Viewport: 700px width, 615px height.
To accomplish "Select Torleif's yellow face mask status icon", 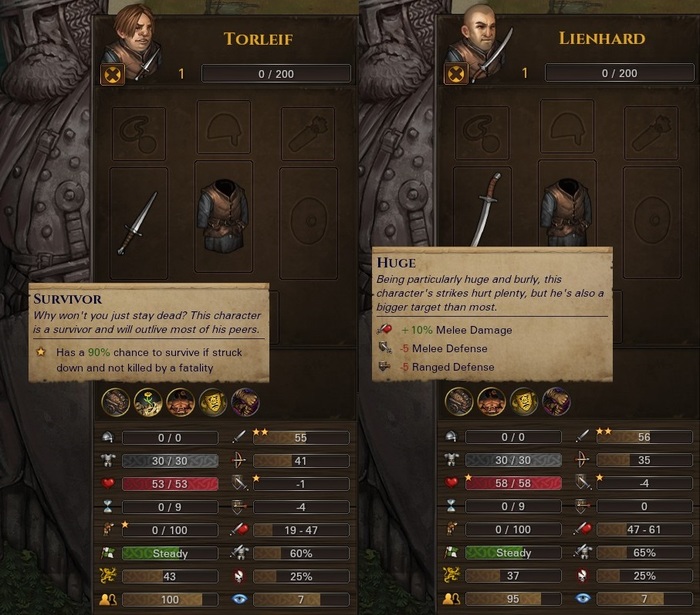I will 212,402.
